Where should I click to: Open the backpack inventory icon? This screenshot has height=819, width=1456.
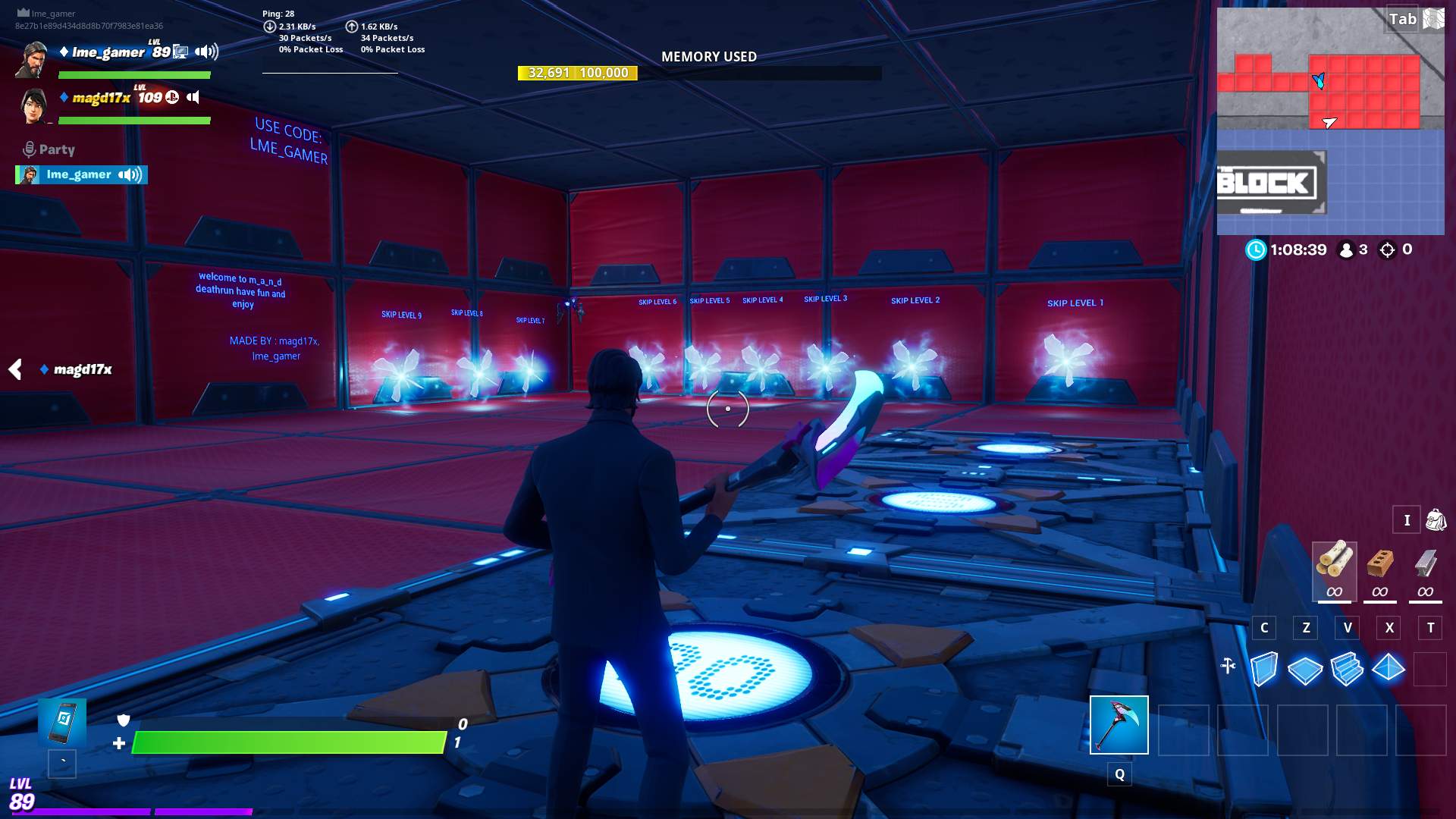[x=1436, y=520]
